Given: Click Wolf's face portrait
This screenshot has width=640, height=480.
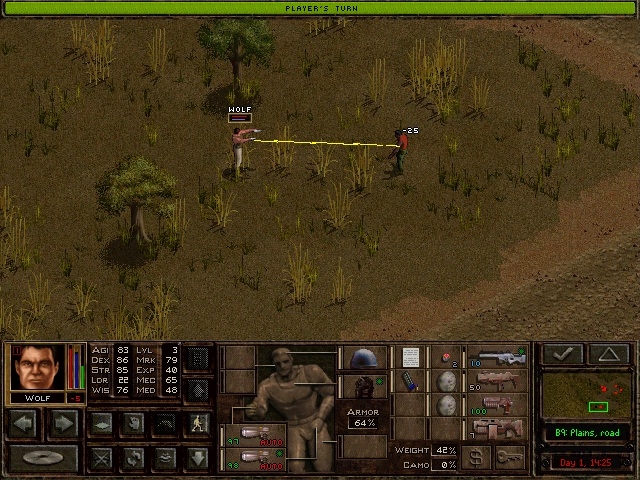Looking at the screenshot, I should [x=38, y=367].
